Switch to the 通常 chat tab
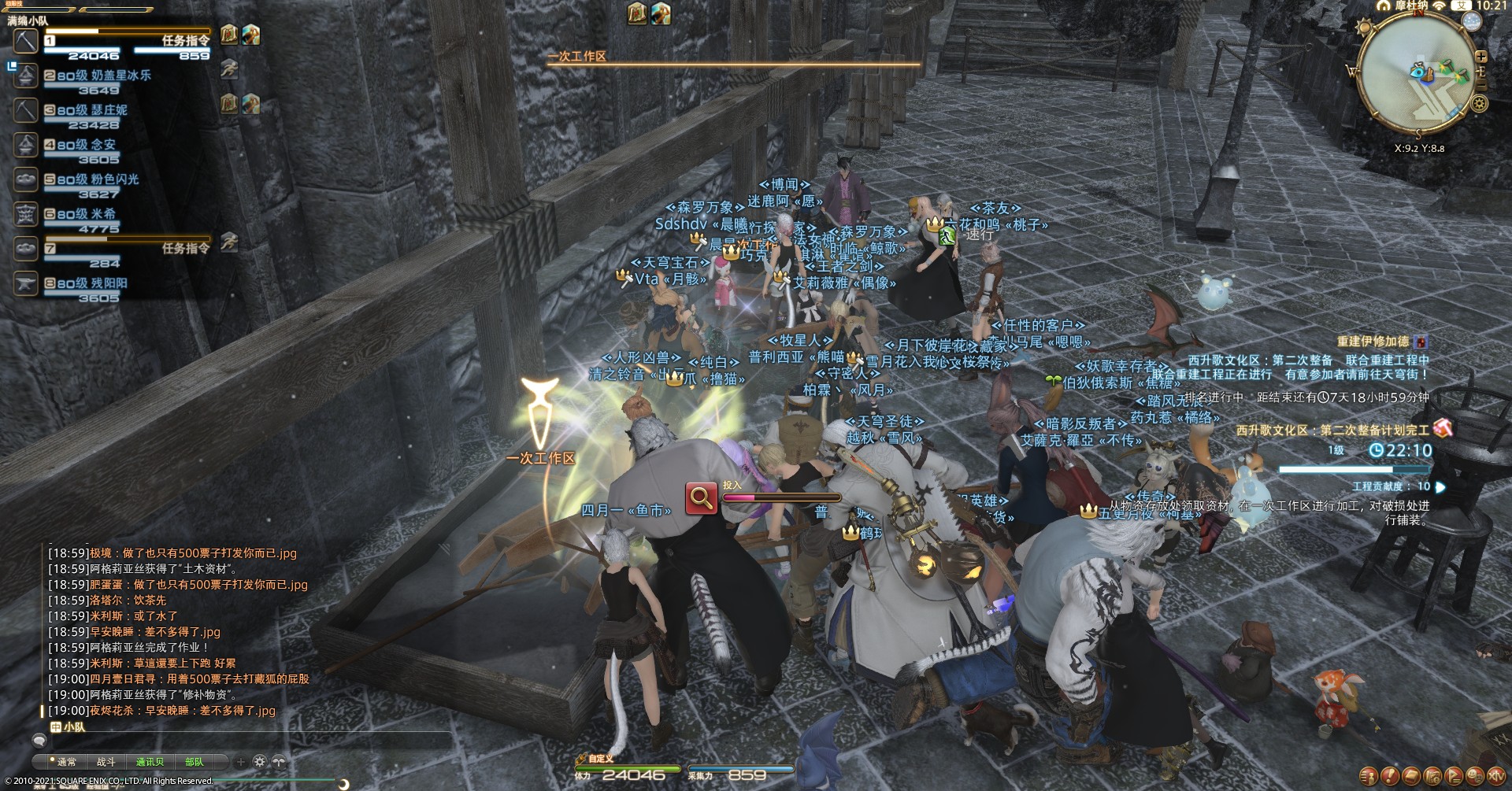 [x=66, y=762]
